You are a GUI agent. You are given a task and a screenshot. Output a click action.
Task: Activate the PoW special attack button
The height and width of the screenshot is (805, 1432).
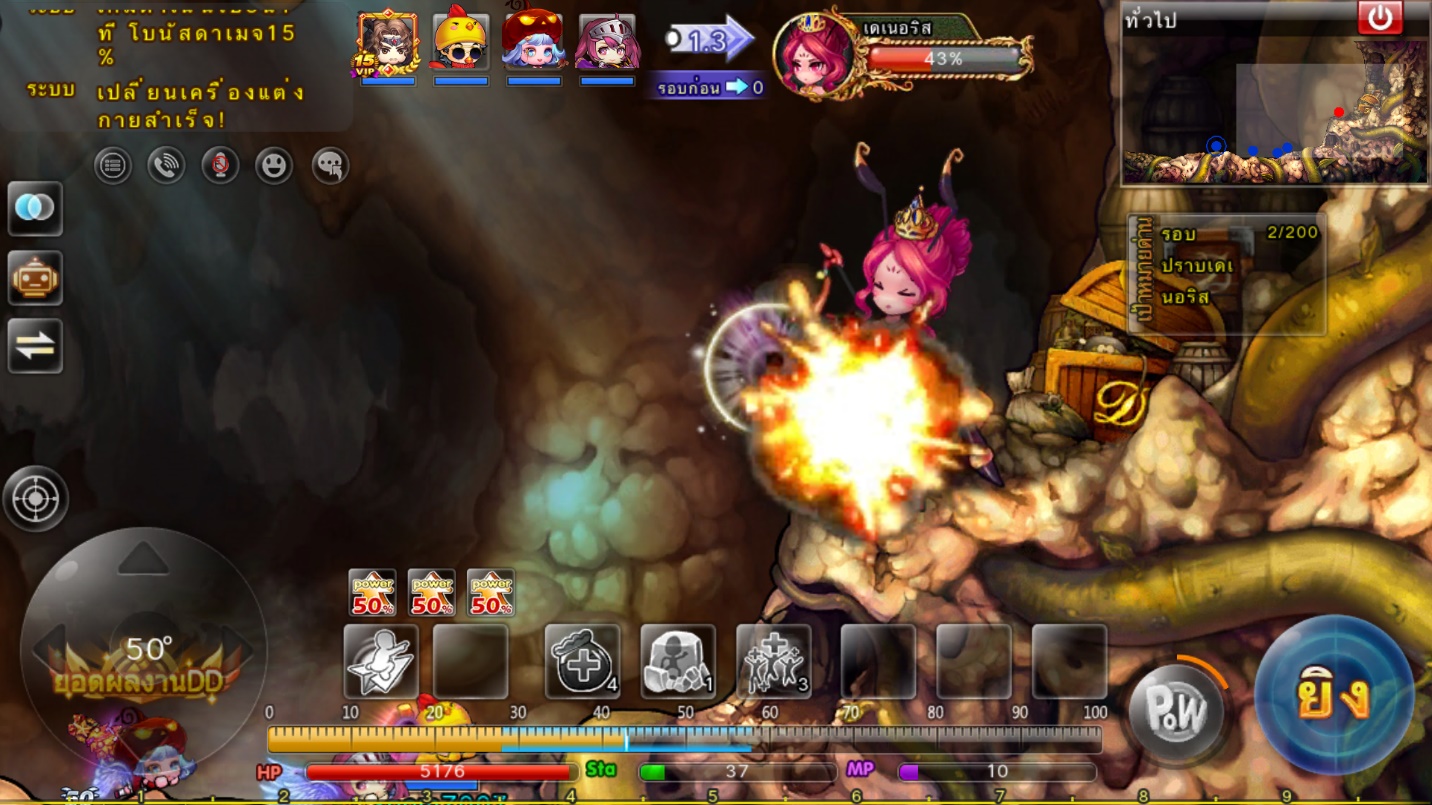click(x=1176, y=712)
